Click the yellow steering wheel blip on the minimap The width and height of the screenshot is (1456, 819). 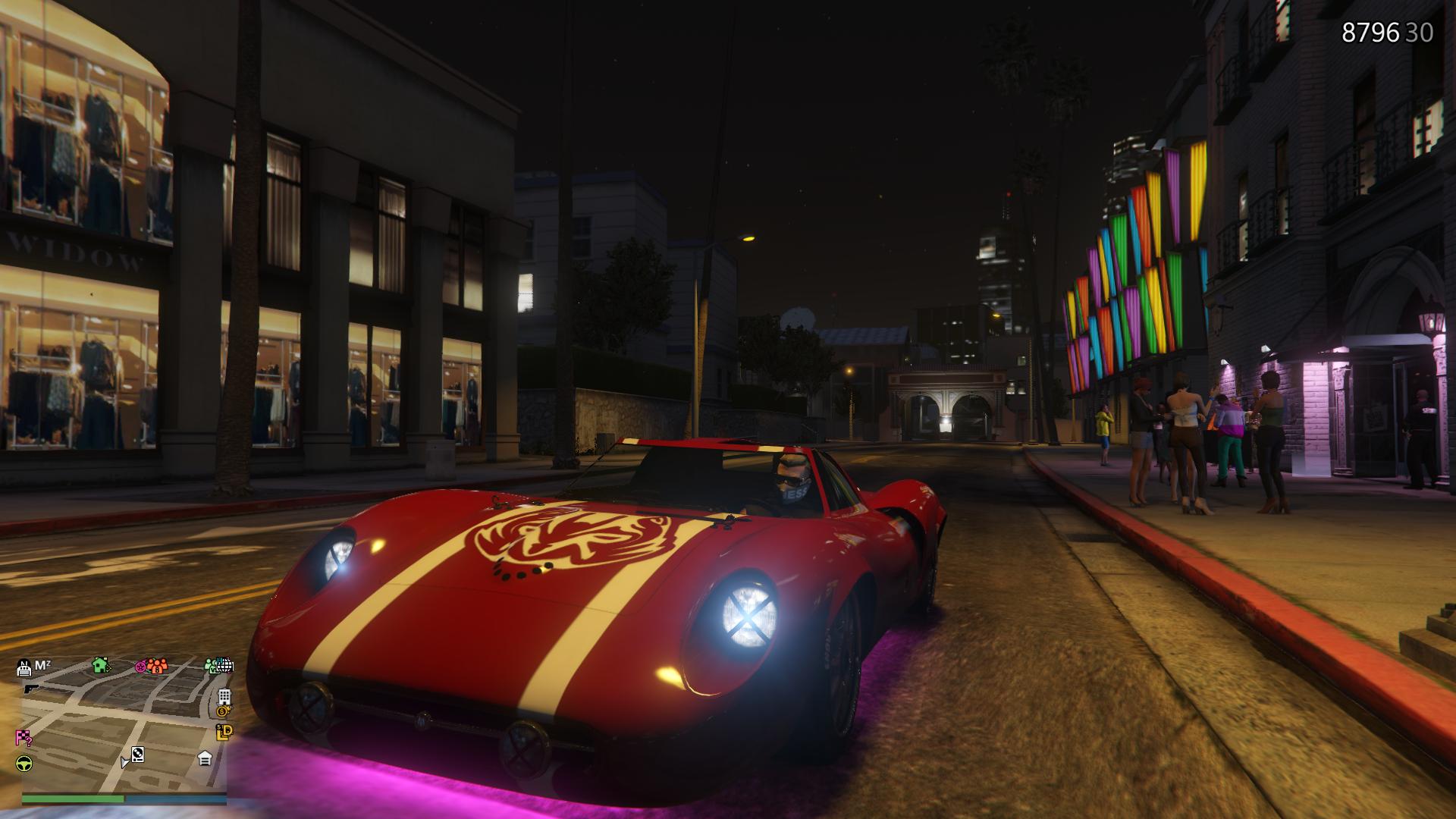tap(24, 764)
